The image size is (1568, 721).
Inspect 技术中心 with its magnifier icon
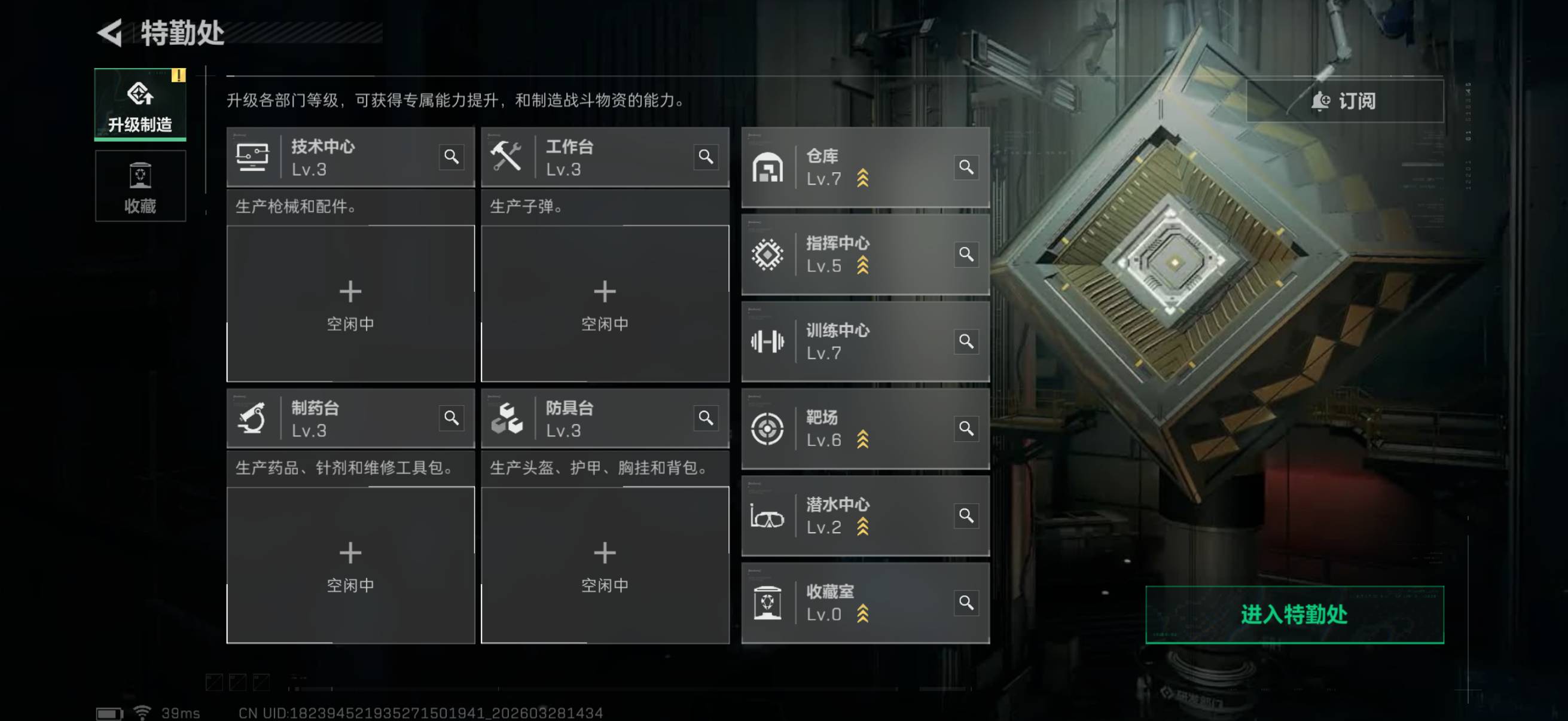(451, 157)
